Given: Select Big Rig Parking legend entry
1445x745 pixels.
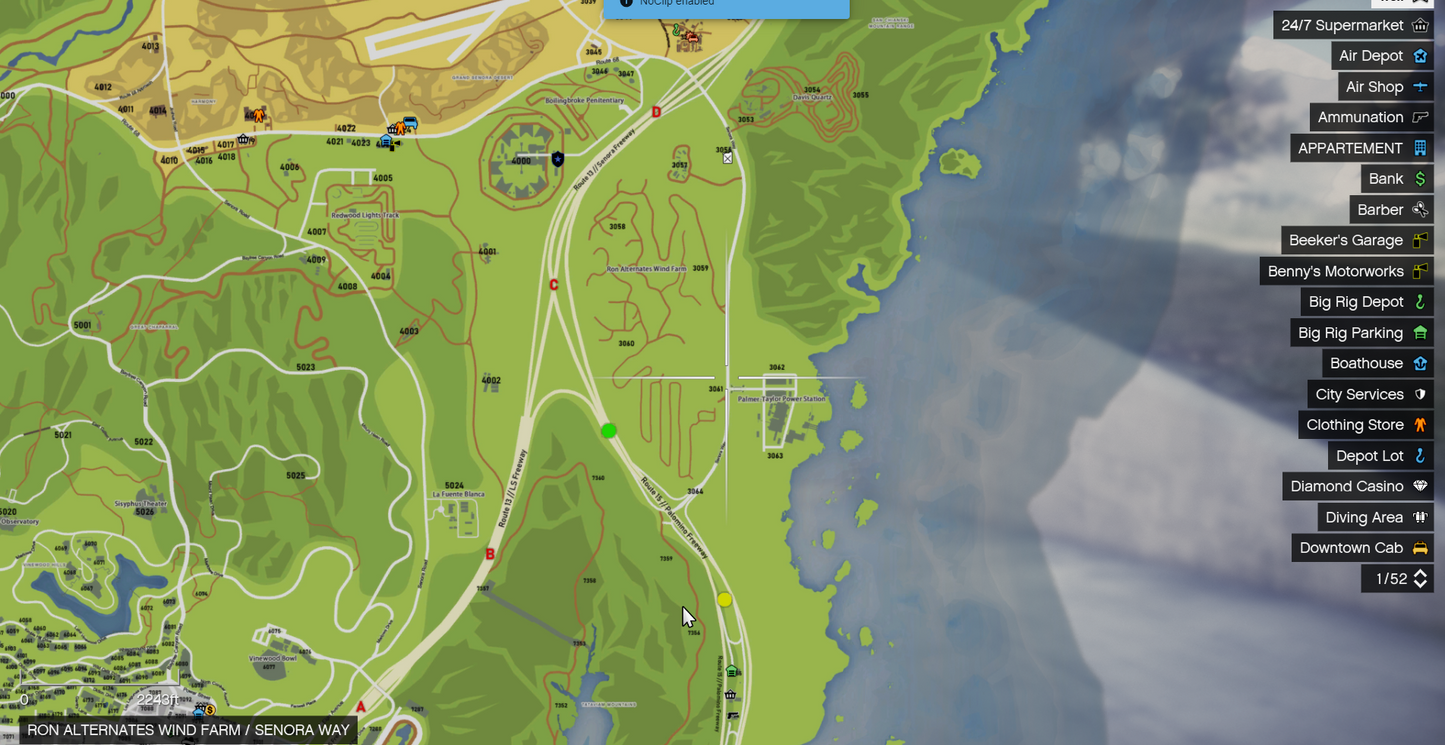Looking at the screenshot, I should coord(1362,333).
